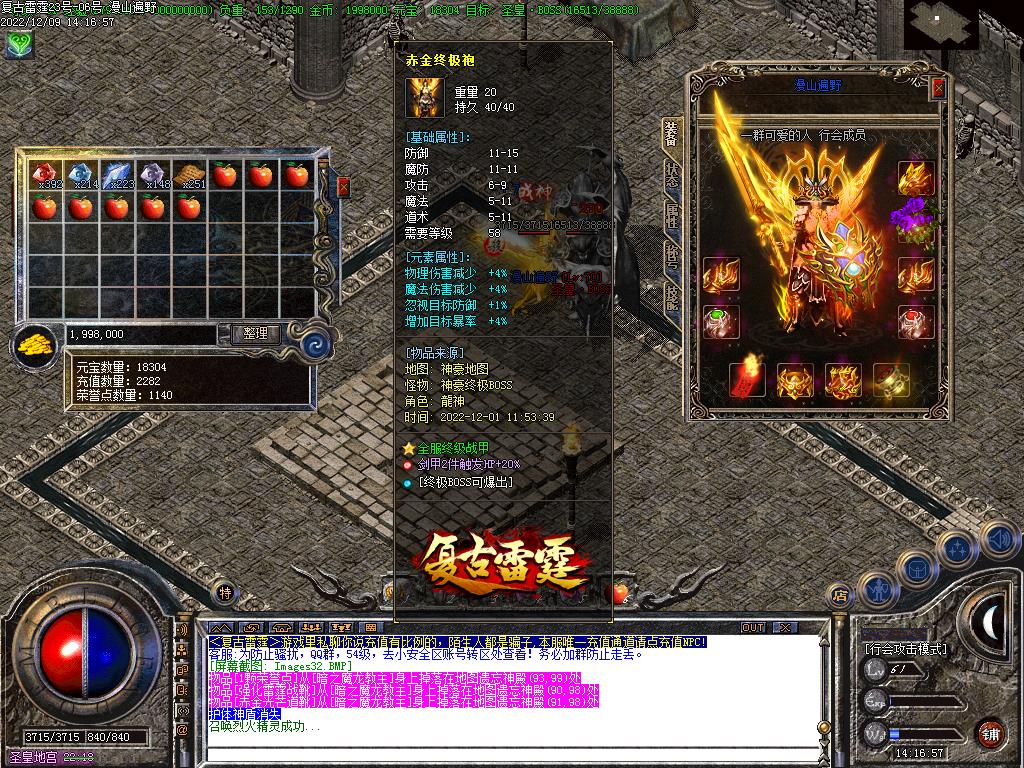Image resolution: width=1024 pixels, height=768 pixels.
Task: Close the character equipment panel
Action: tap(938, 88)
